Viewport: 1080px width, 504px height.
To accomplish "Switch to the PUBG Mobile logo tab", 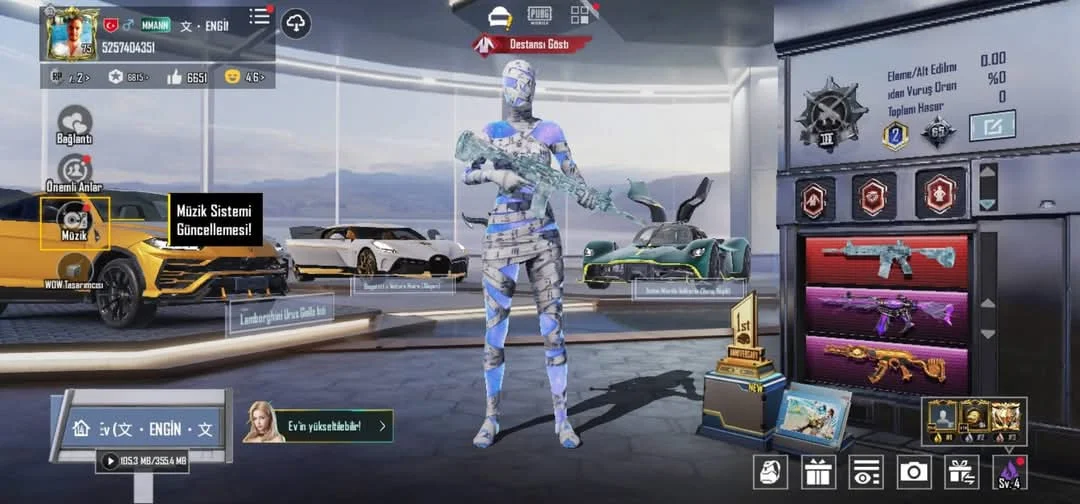I will 540,14.
